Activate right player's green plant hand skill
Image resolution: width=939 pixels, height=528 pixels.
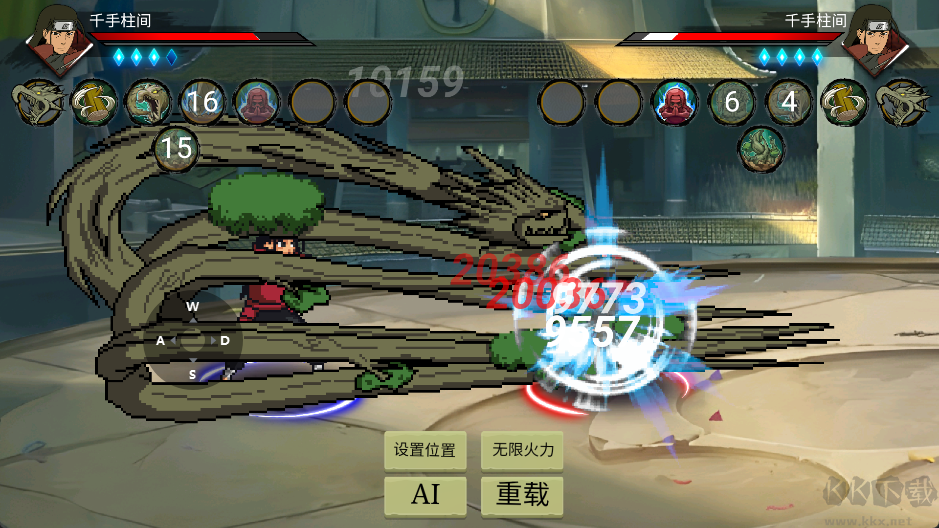click(x=762, y=150)
